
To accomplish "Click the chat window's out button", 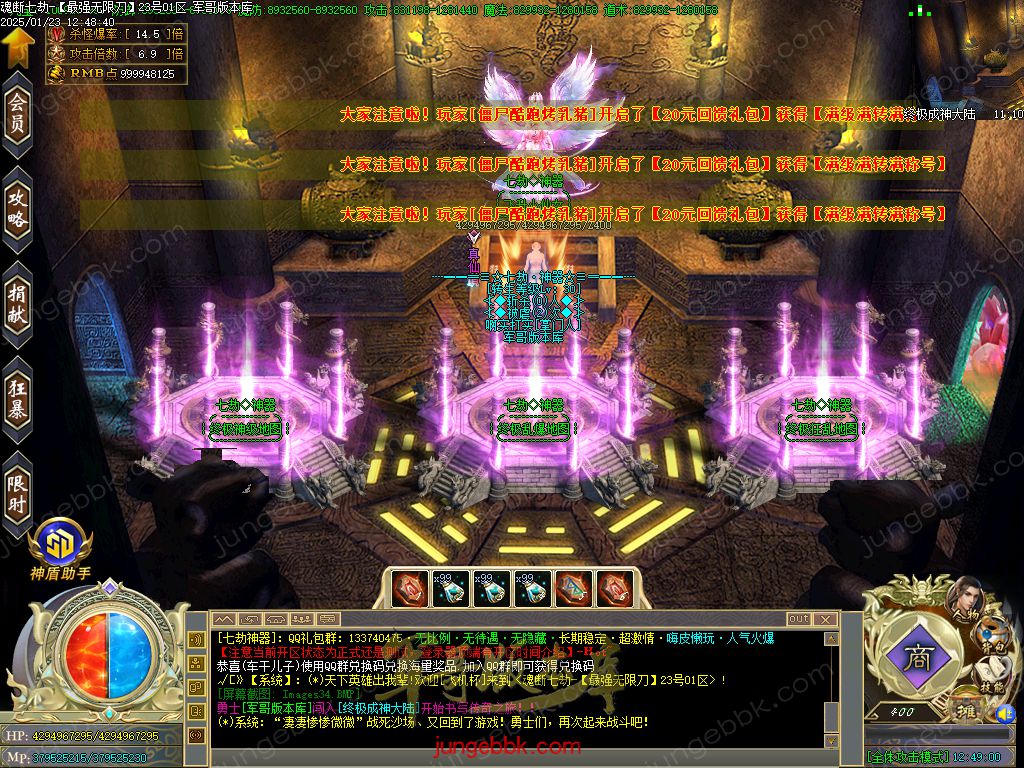I will tap(798, 619).
